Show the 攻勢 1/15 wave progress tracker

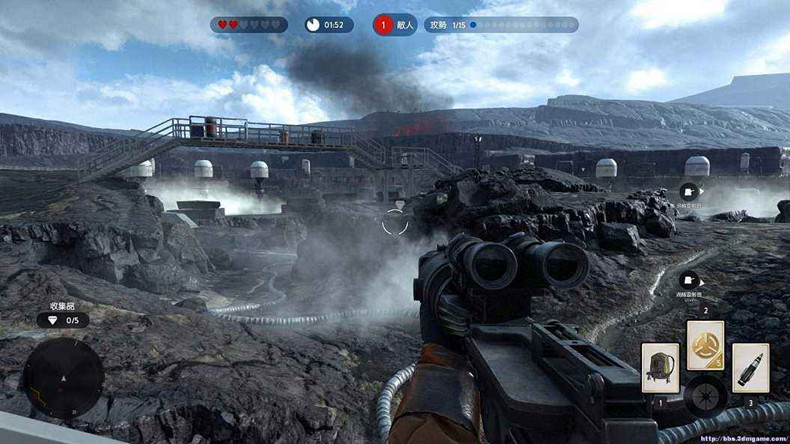501,25
